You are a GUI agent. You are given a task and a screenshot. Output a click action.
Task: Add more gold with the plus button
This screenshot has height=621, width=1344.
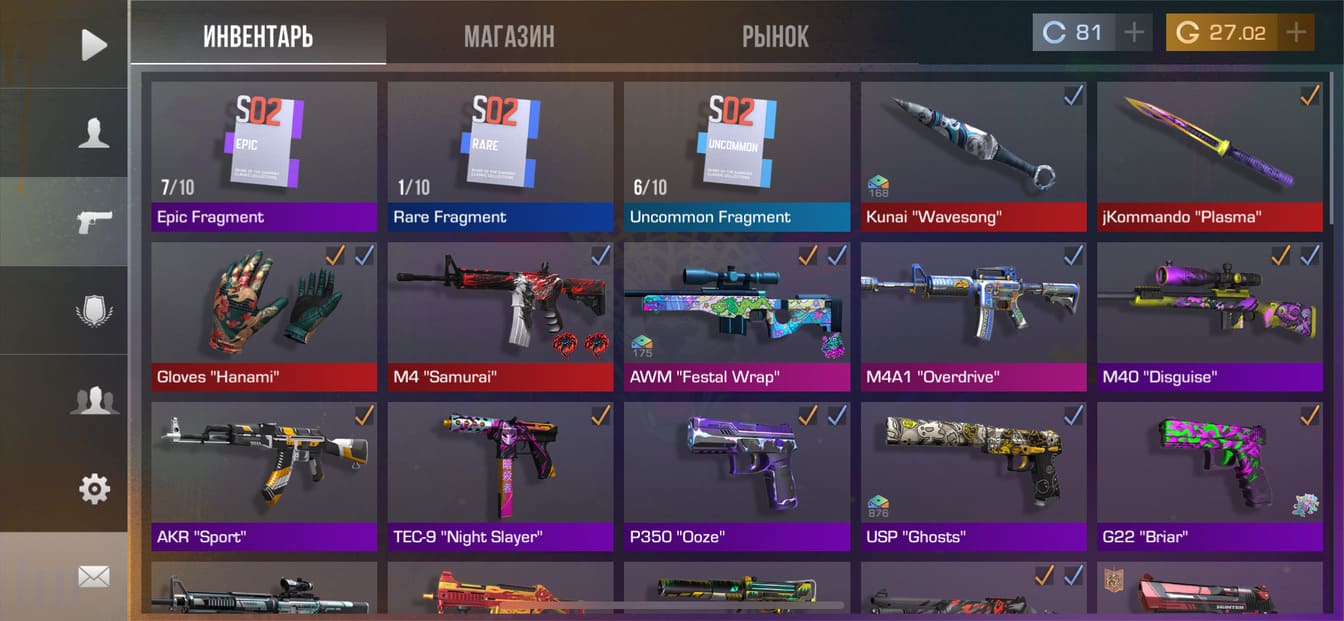[1296, 33]
